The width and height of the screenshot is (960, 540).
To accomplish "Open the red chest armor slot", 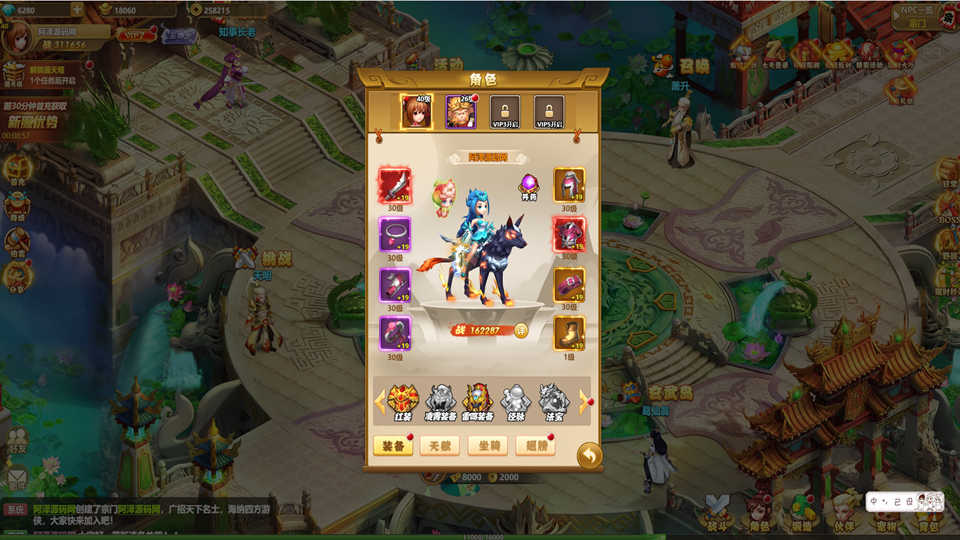I will point(569,235).
